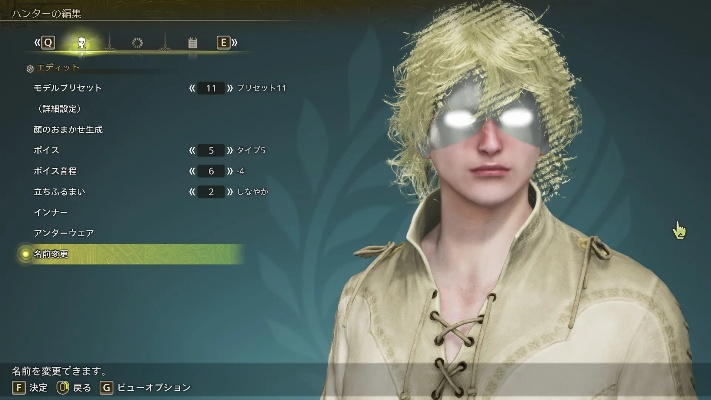Image resolution: width=711 pixels, height=400 pixels.
Task: Click the left arrow of model preset 11
Action: (x=191, y=88)
